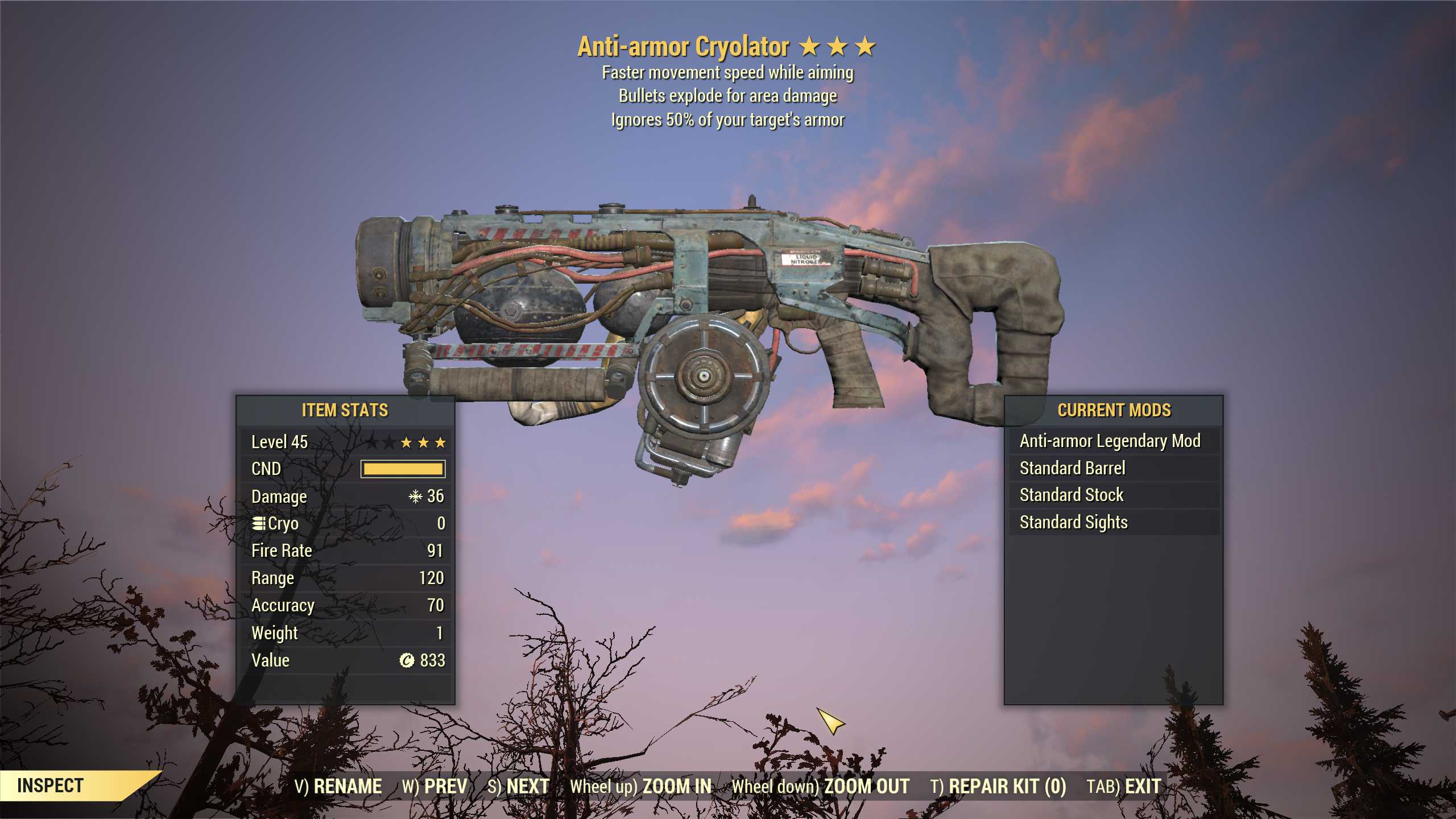Open the Standard Stock mod options

pos(1072,495)
